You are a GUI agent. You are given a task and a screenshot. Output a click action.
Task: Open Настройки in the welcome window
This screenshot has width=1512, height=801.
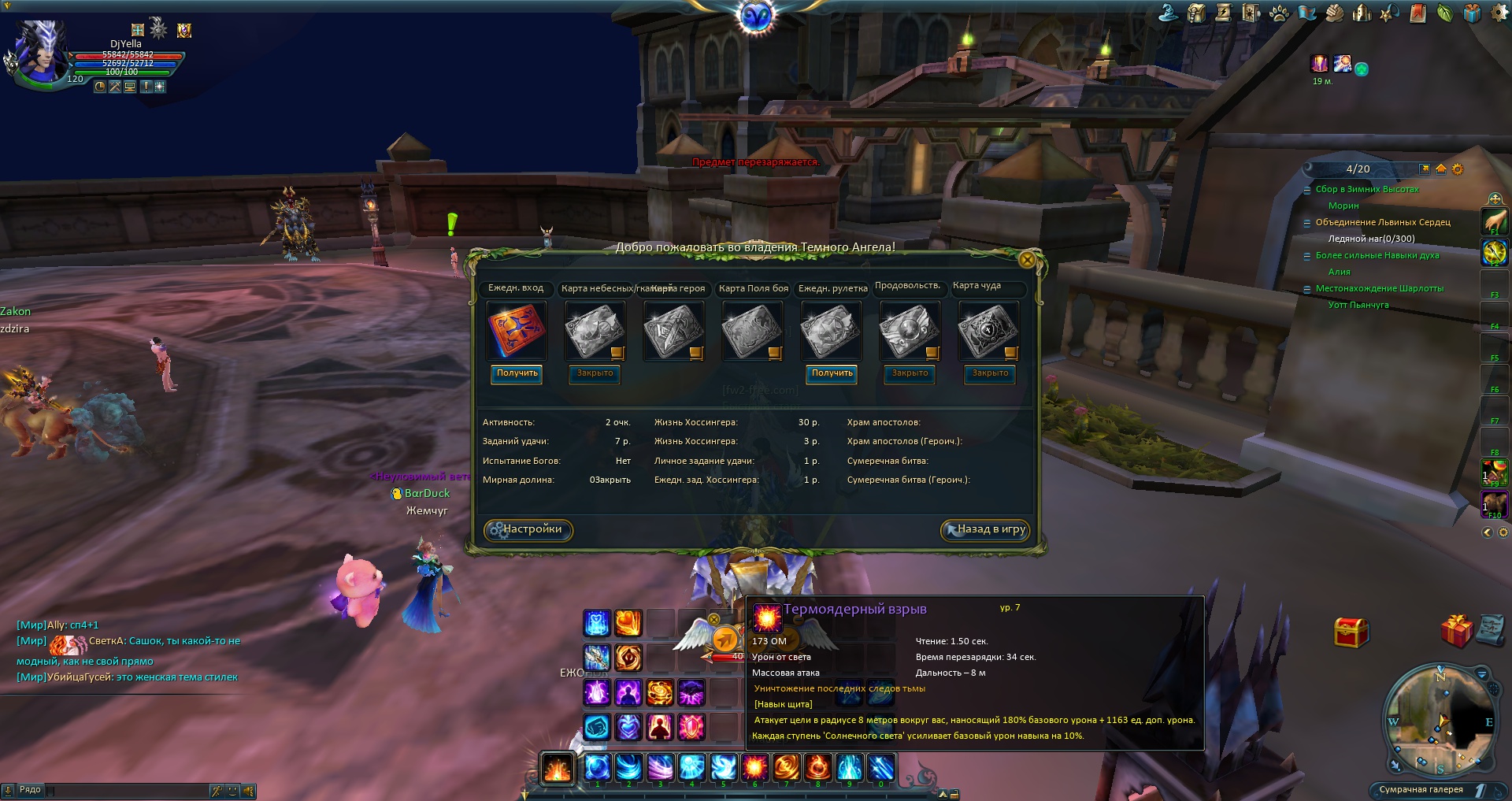tap(528, 529)
